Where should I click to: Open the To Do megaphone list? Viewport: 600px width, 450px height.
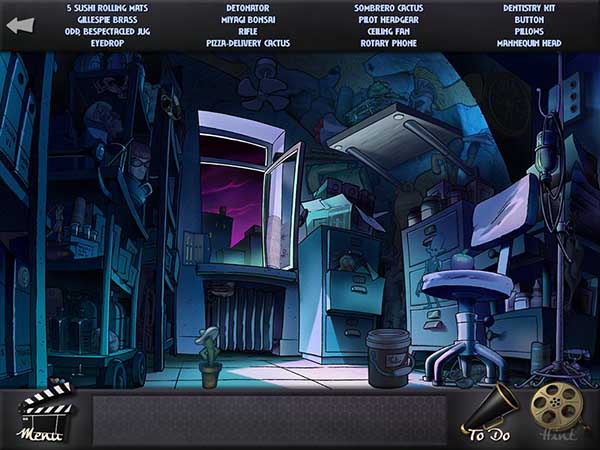pyautogui.click(x=492, y=413)
